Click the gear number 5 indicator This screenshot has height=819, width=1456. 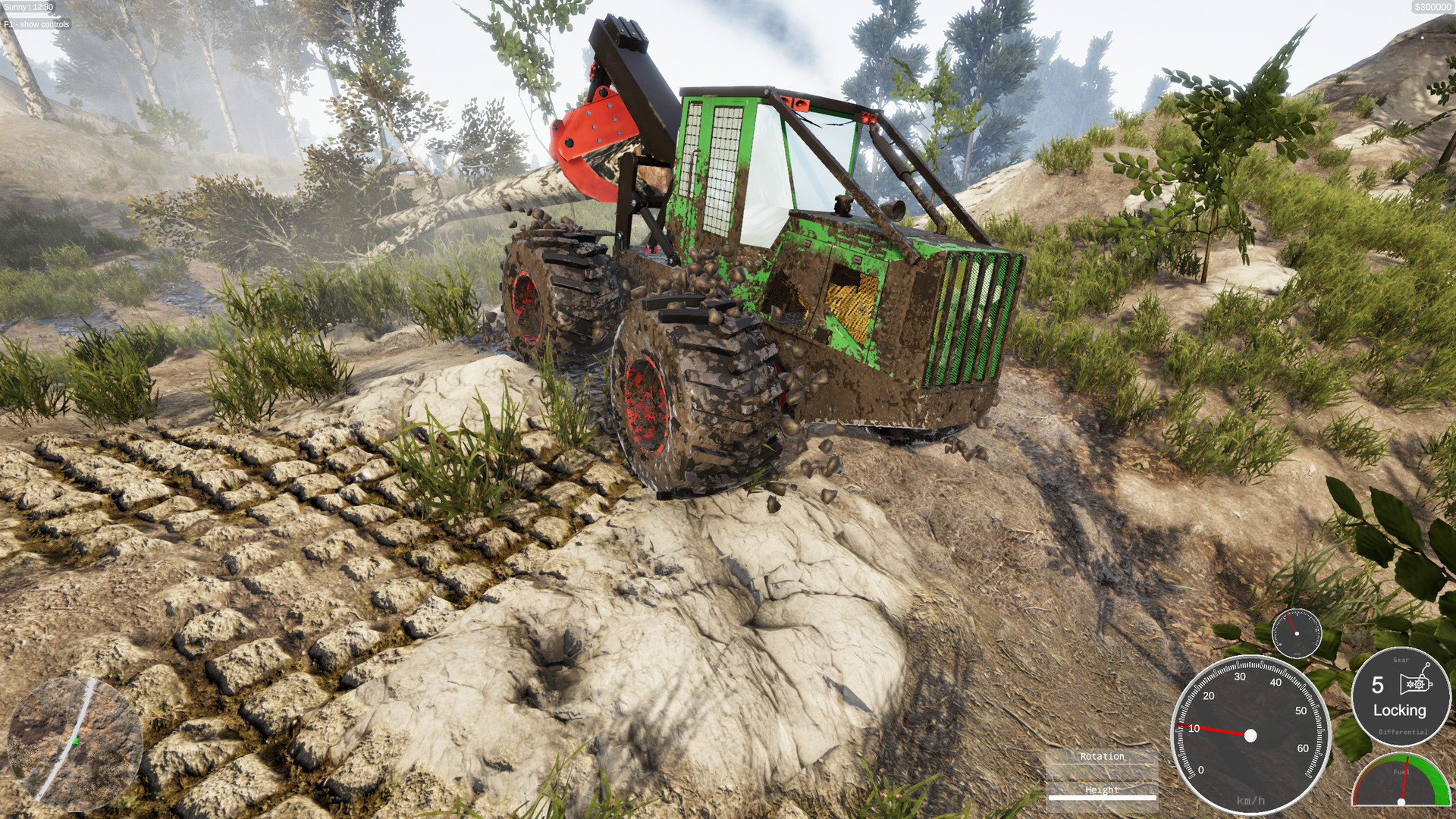click(1379, 685)
